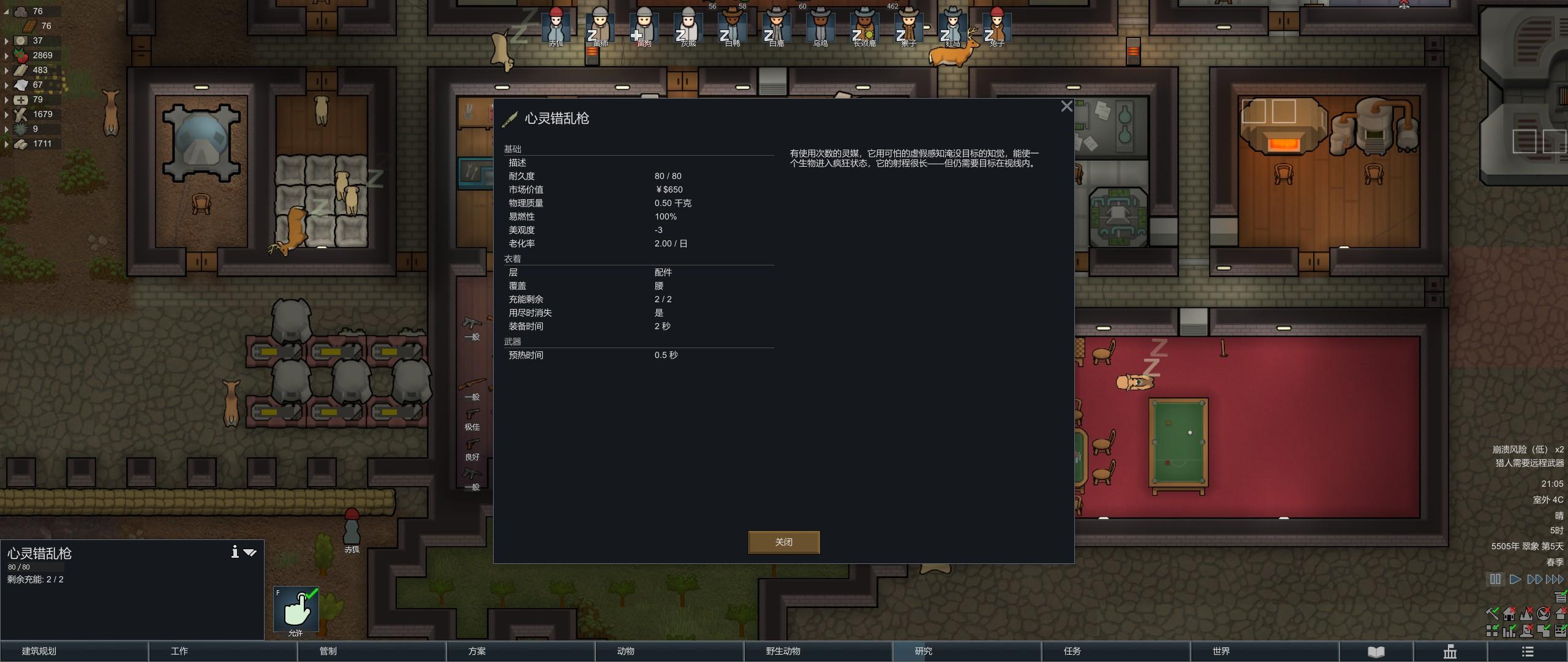Toggle the roof overlay mountain icon

tap(1526, 614)
